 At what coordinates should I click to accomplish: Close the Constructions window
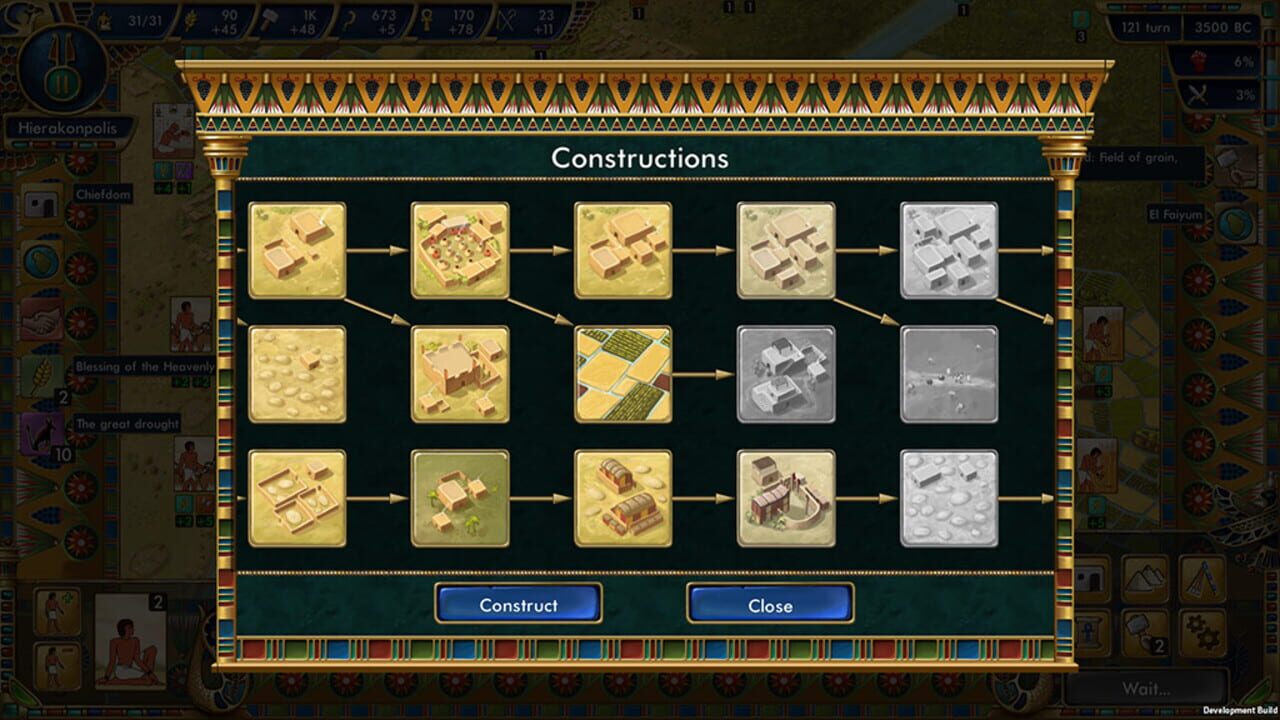(x=770, y=605)
